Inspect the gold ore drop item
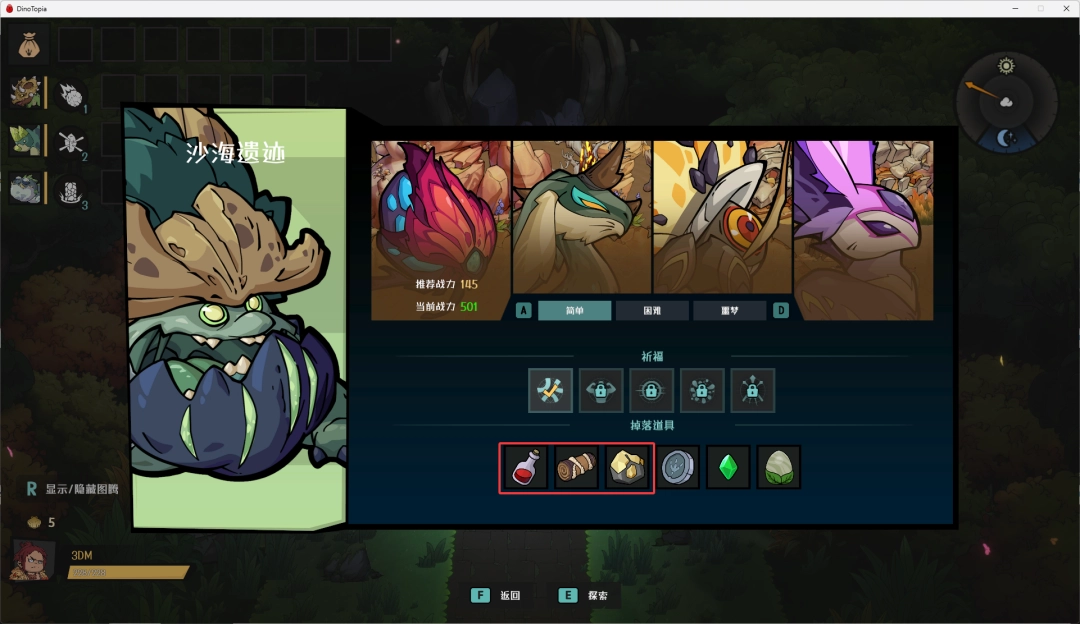 pyautogui.click(x=628, y=467)
